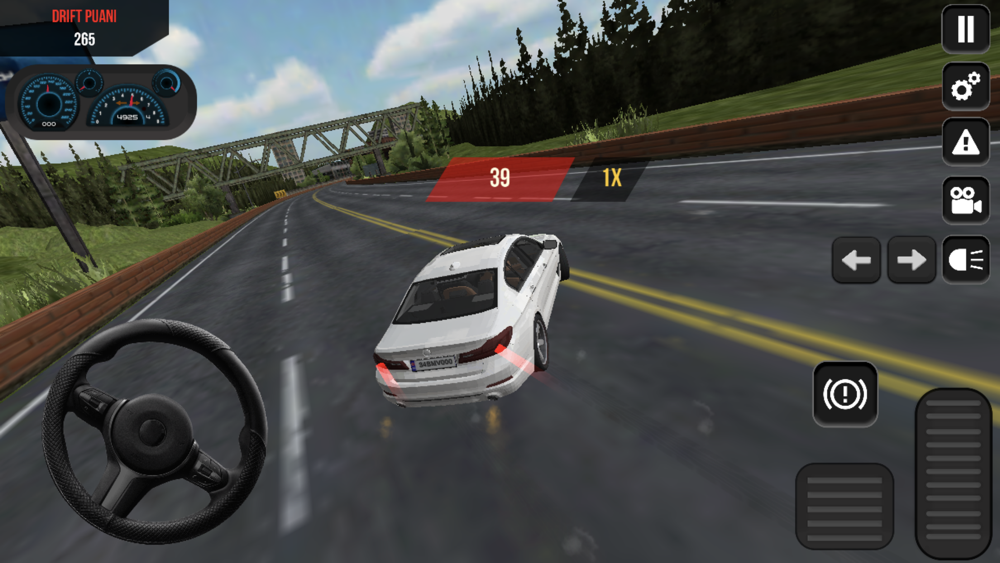Screen dimensions: 1000x563
Task: Toggle the hazard warning triangle lights
Action: (x=965, y=143)
